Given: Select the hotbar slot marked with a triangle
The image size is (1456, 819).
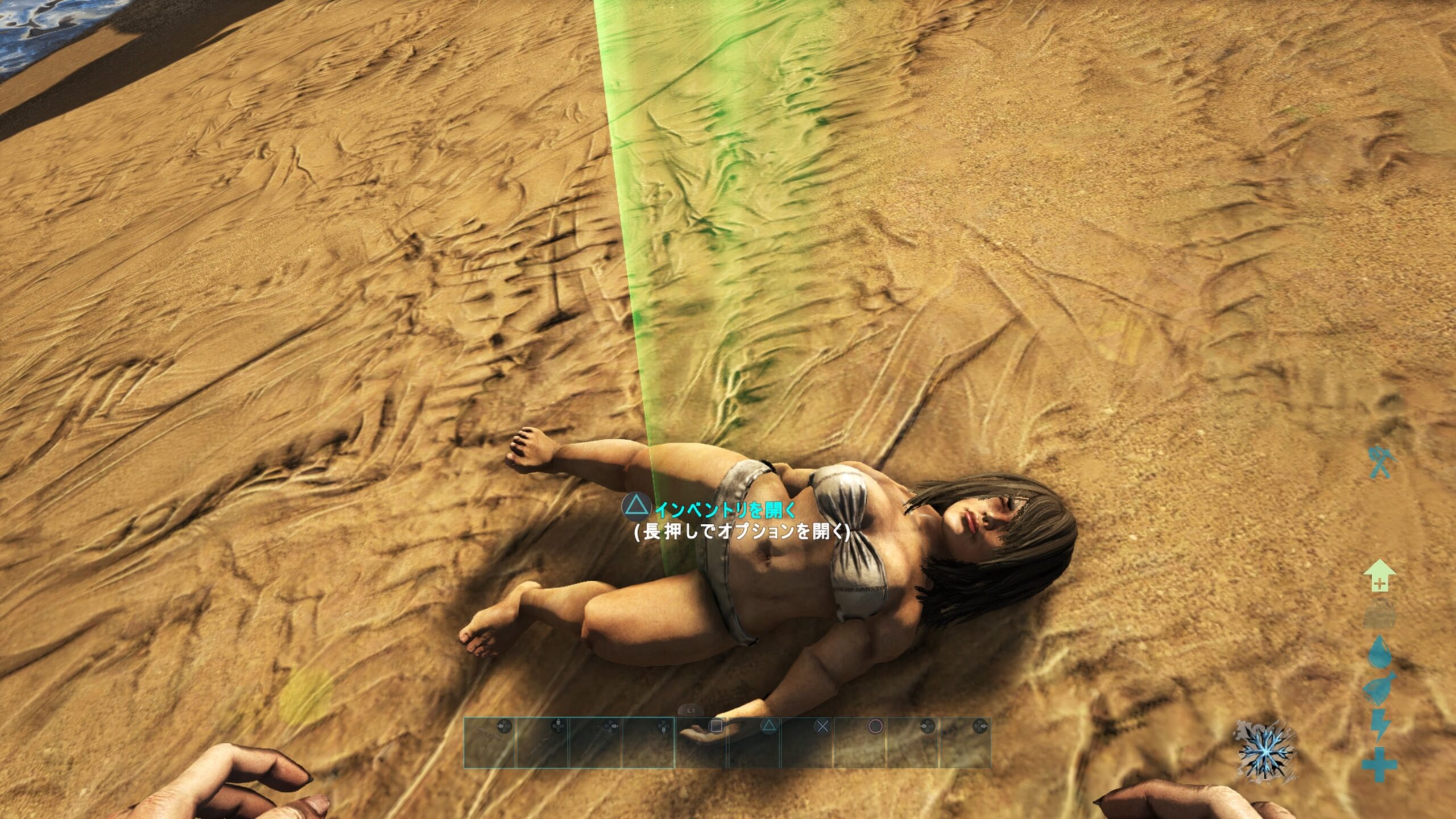Looking at the screenshot, I should coord(755,742).
